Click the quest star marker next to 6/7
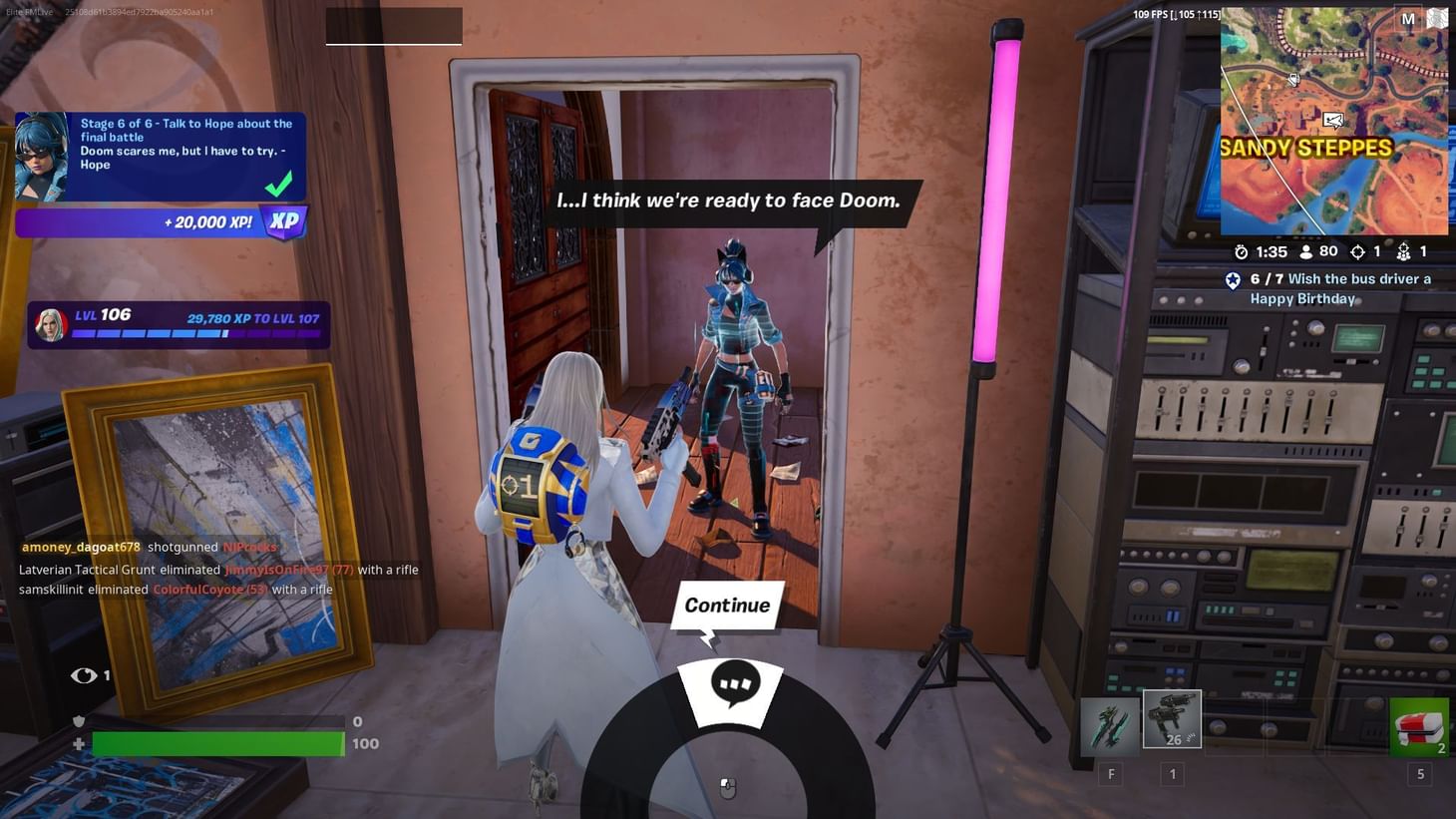The height and width of the screenshot is (819, 1456). 1235,279
